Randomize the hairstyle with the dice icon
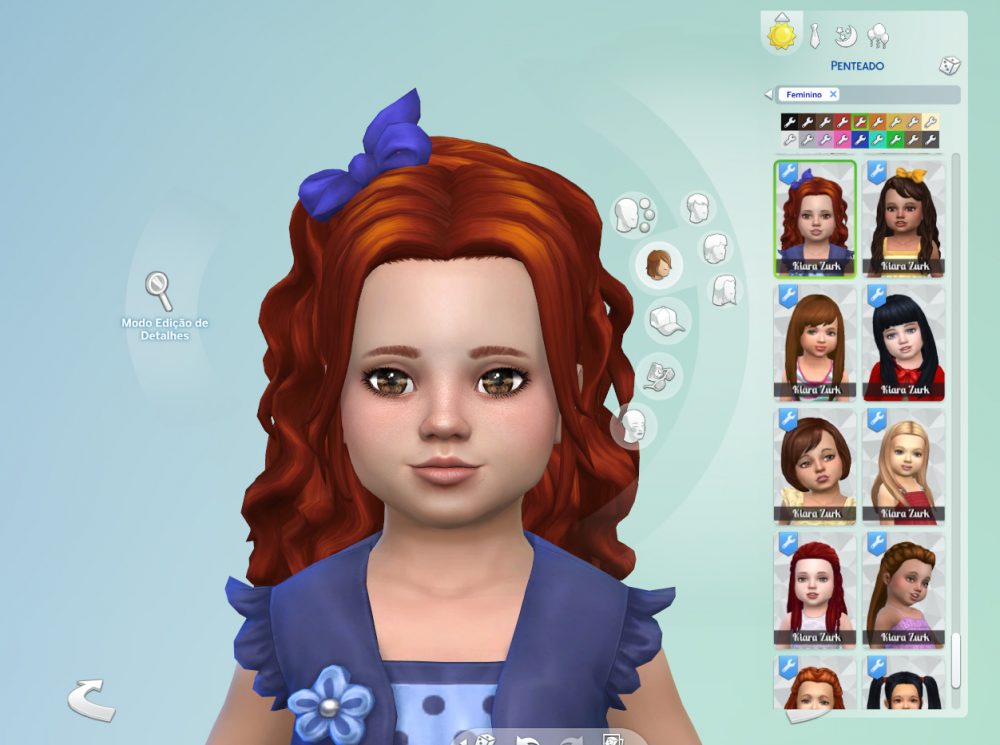1000x745 pixels. (948, 66)
